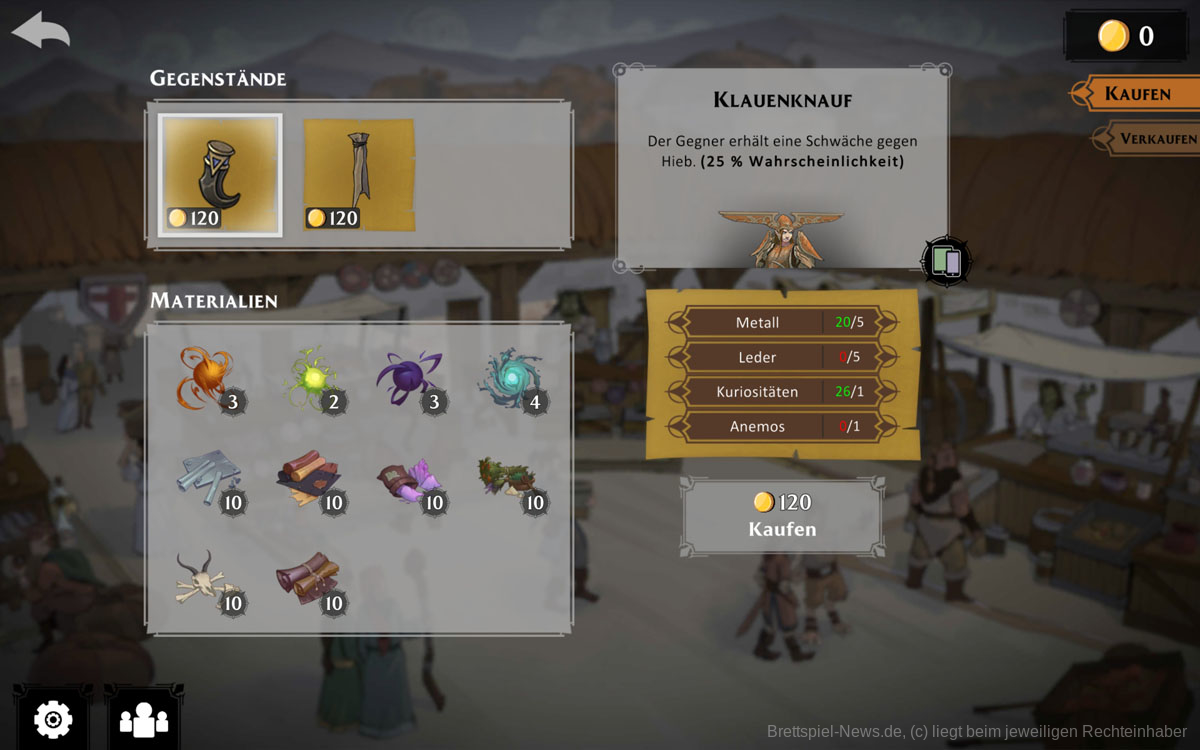This screenshot has width=1200, height=750.
Task: Pick the purple cloth material
Action: (x=410, y=480)
